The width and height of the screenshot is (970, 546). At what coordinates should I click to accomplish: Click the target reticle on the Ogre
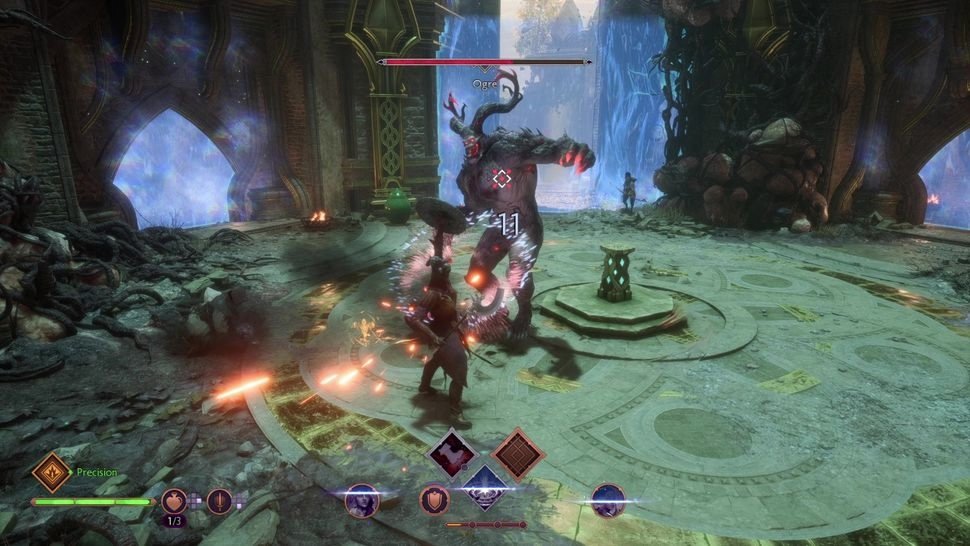tap(502, 179)
